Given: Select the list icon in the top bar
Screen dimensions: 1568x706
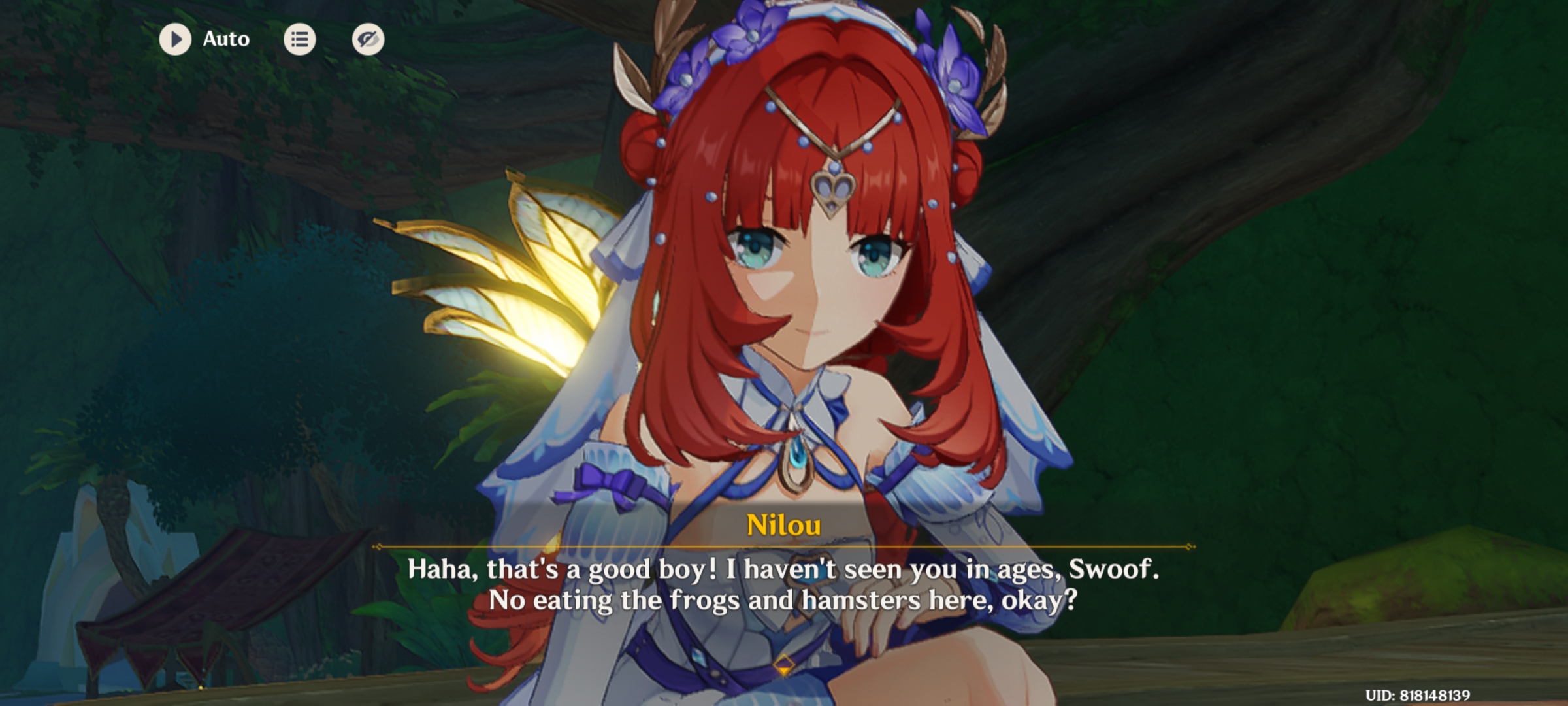Looking at the screenshot, I should (300, 39).
